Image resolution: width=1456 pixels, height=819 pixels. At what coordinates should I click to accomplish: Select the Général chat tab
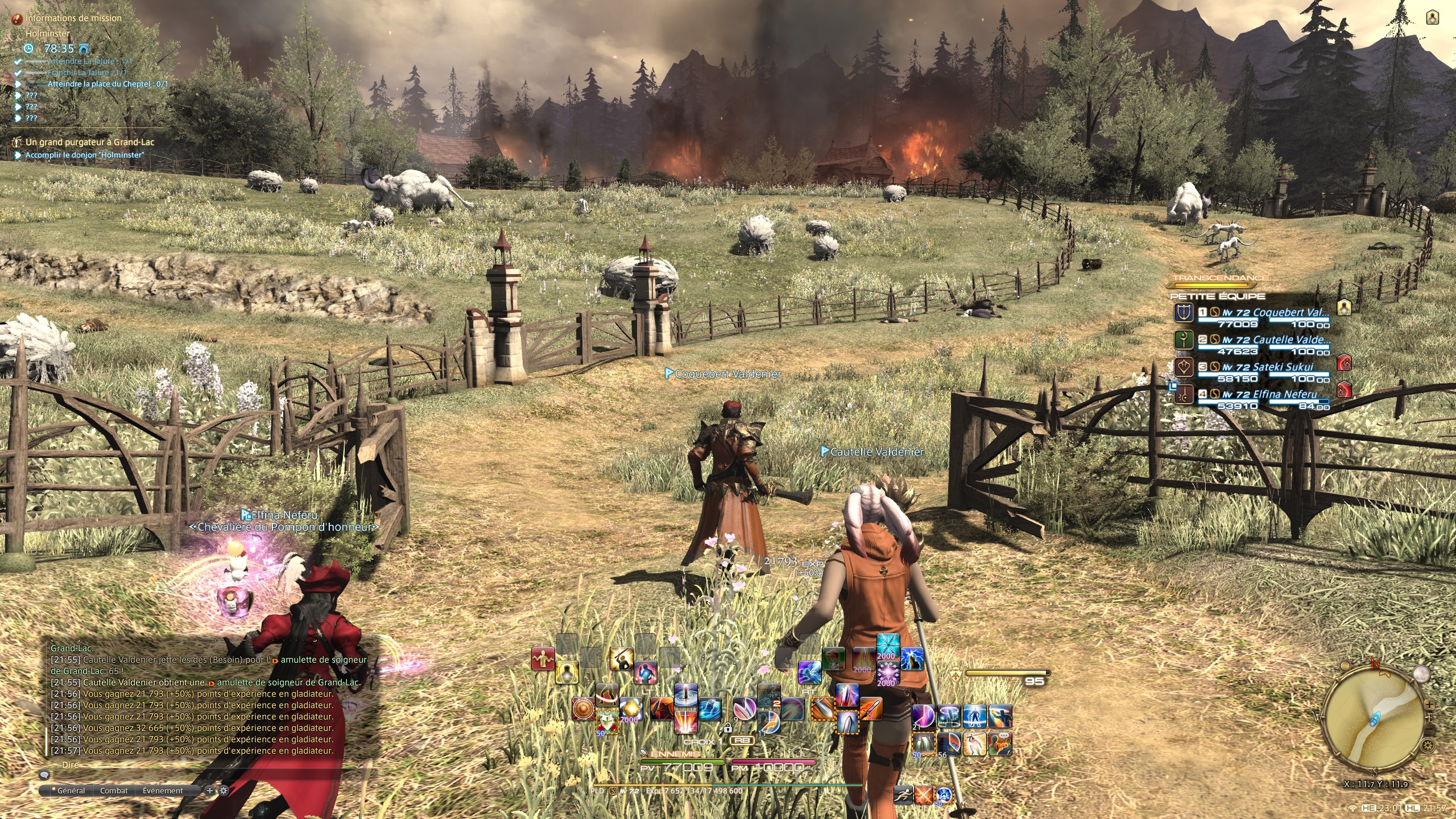point(71,791)
